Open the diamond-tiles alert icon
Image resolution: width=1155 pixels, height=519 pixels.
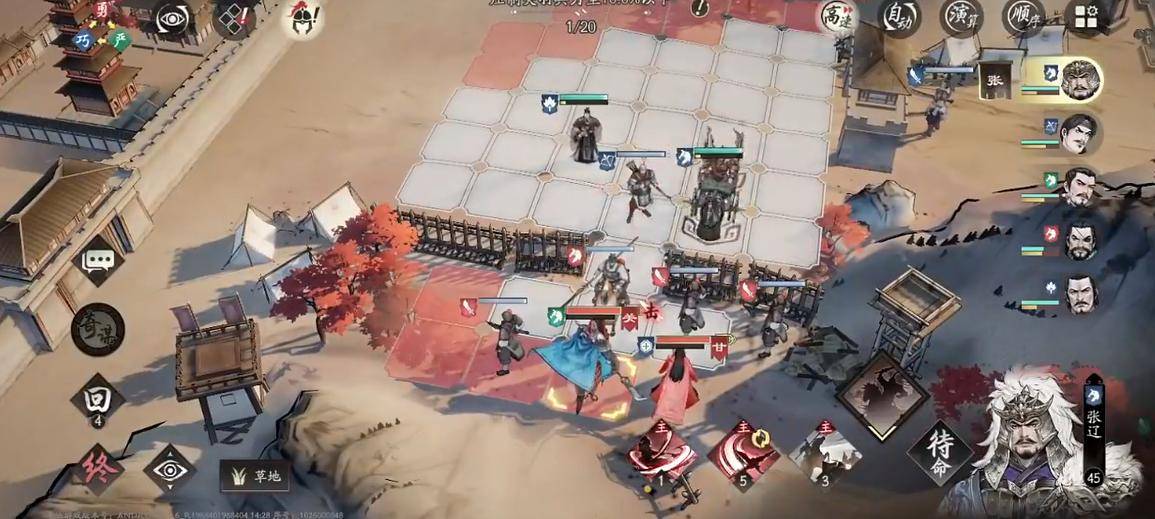(235, 20)
